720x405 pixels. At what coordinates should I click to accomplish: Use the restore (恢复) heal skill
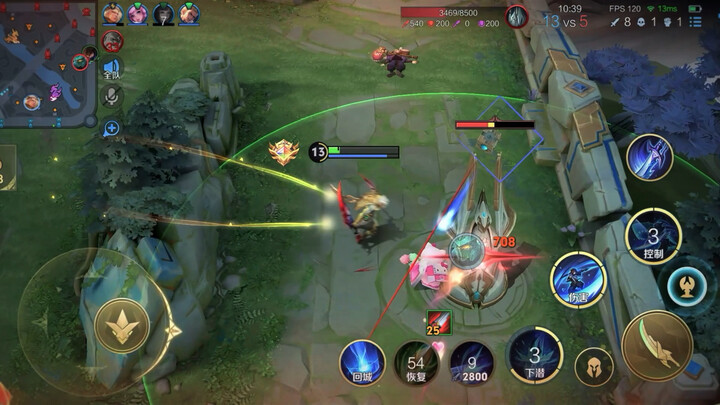[416, 362]
